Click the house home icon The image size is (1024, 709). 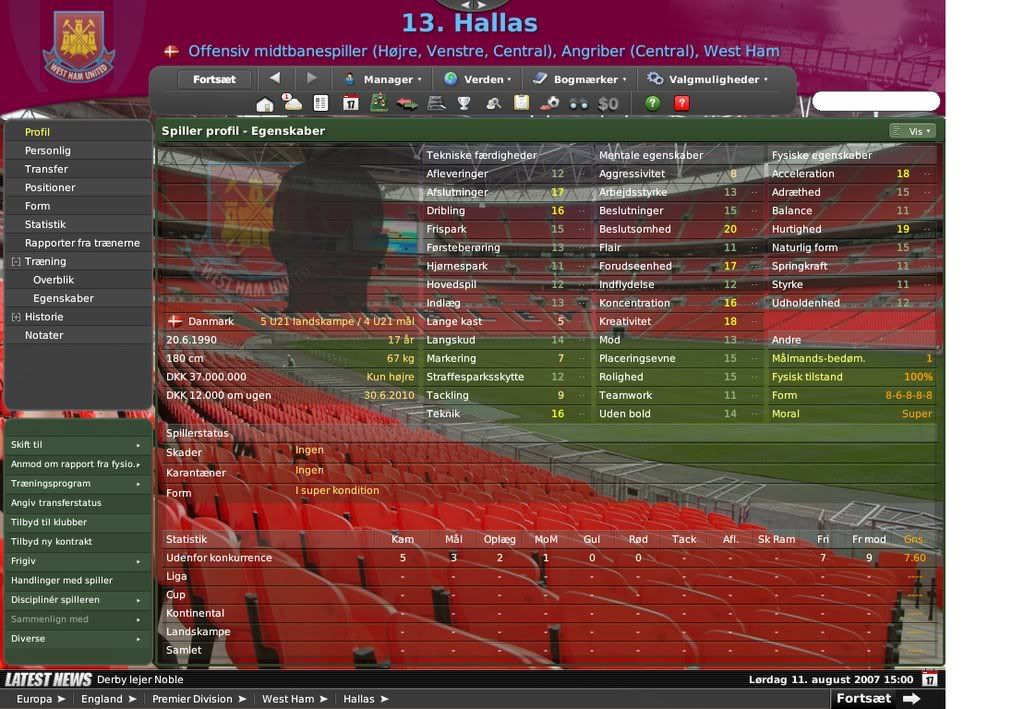point(265,103)
